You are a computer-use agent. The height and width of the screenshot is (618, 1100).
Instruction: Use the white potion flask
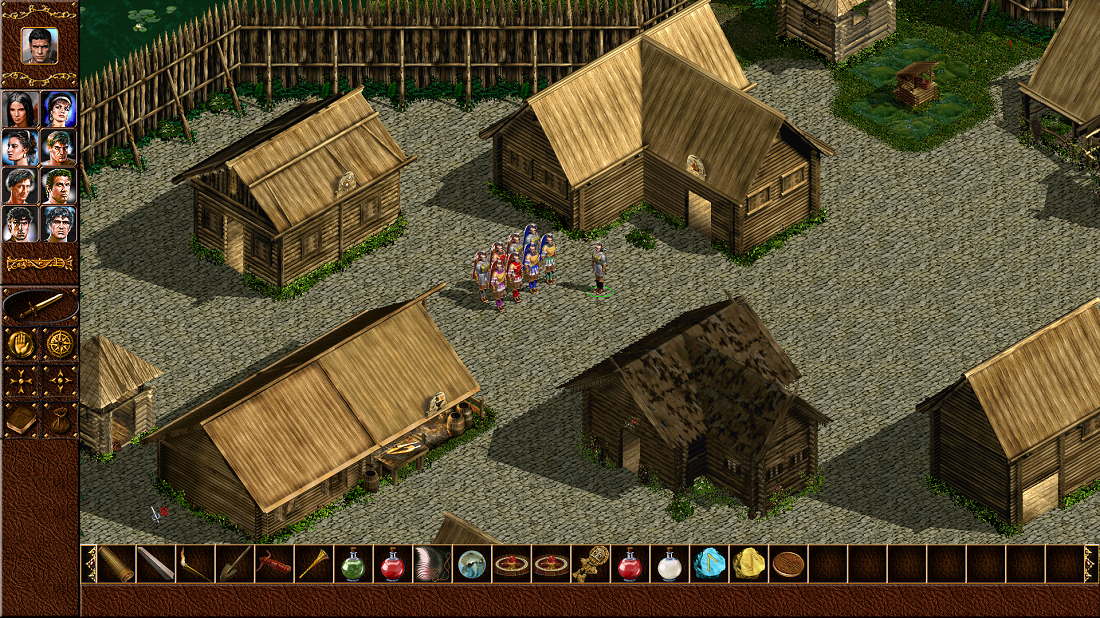click(669, 564)
